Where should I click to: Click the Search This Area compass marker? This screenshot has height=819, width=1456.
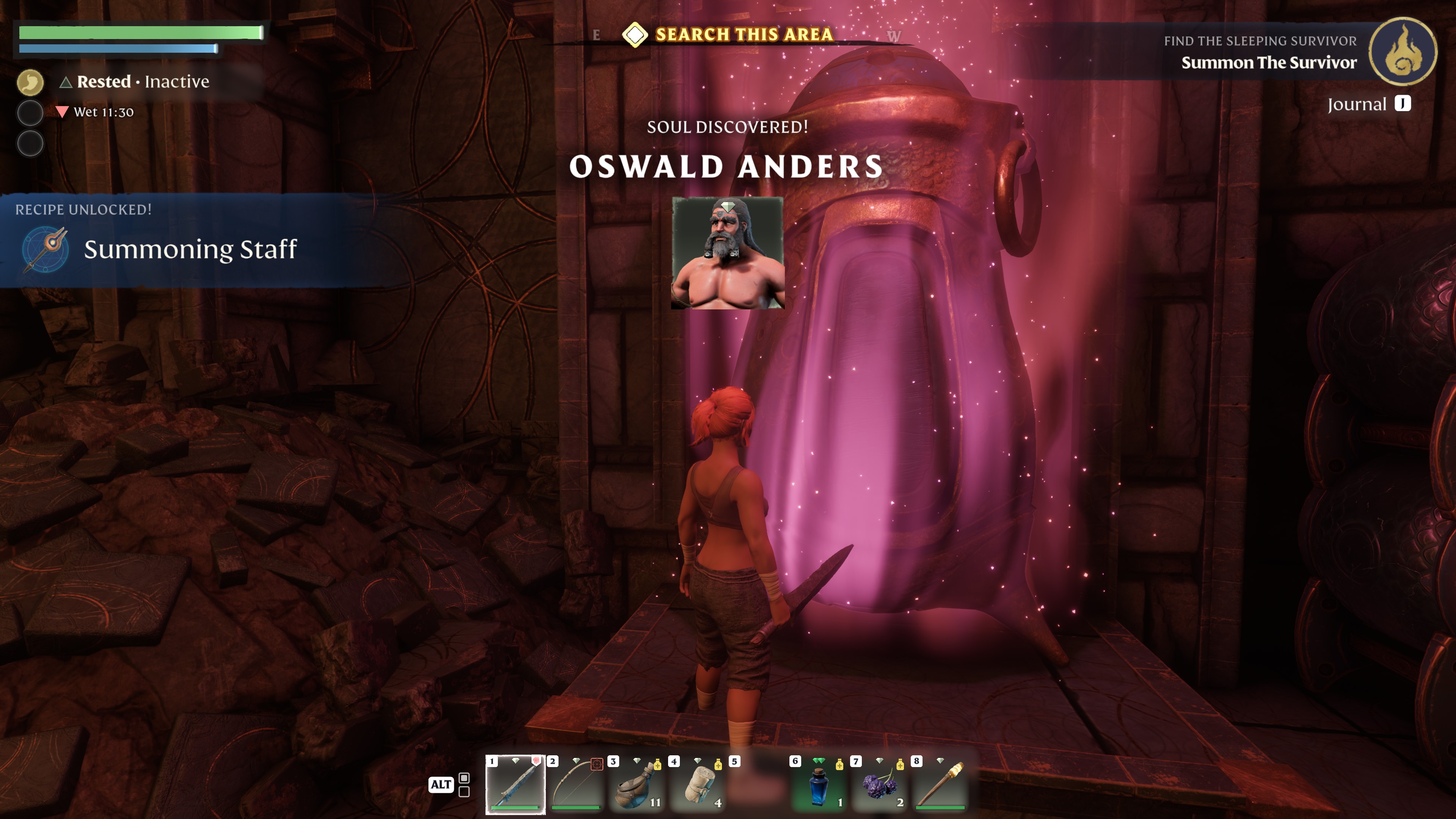[635, 35]
